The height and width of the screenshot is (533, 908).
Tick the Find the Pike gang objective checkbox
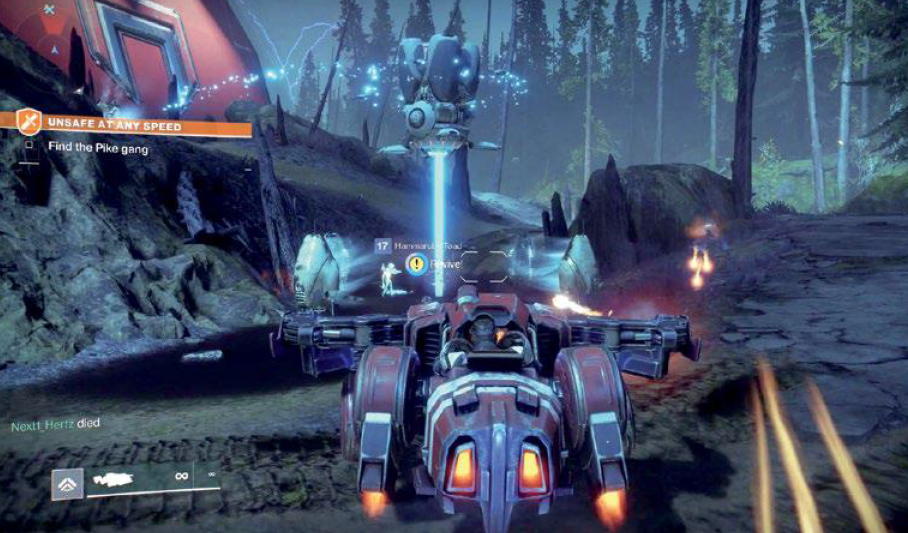(29, 146)
